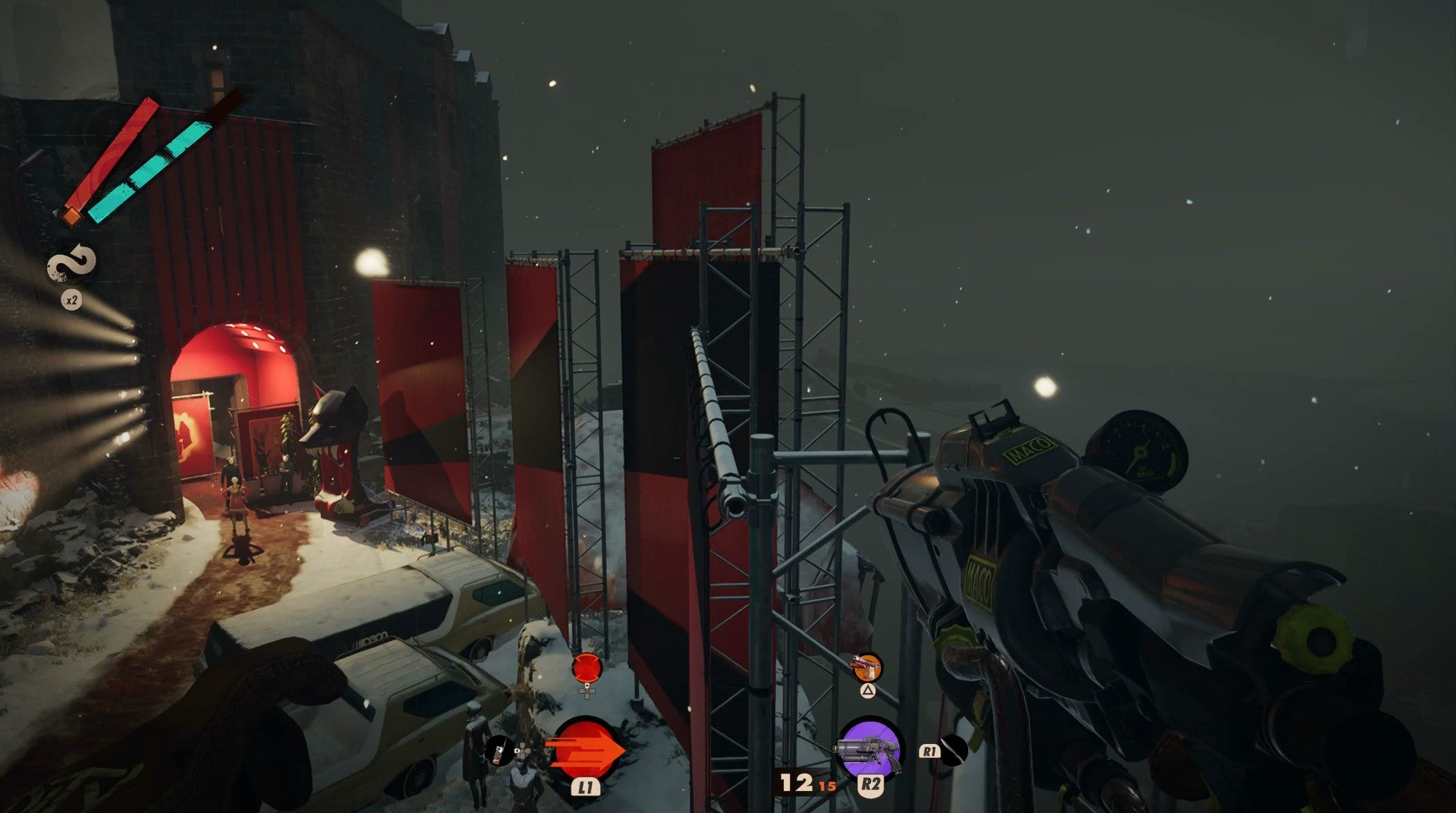Screen dimensions: 1456x813
Task: Select the Hackamajig device icon
Action: pyautogui.click(x=498, y=750)
